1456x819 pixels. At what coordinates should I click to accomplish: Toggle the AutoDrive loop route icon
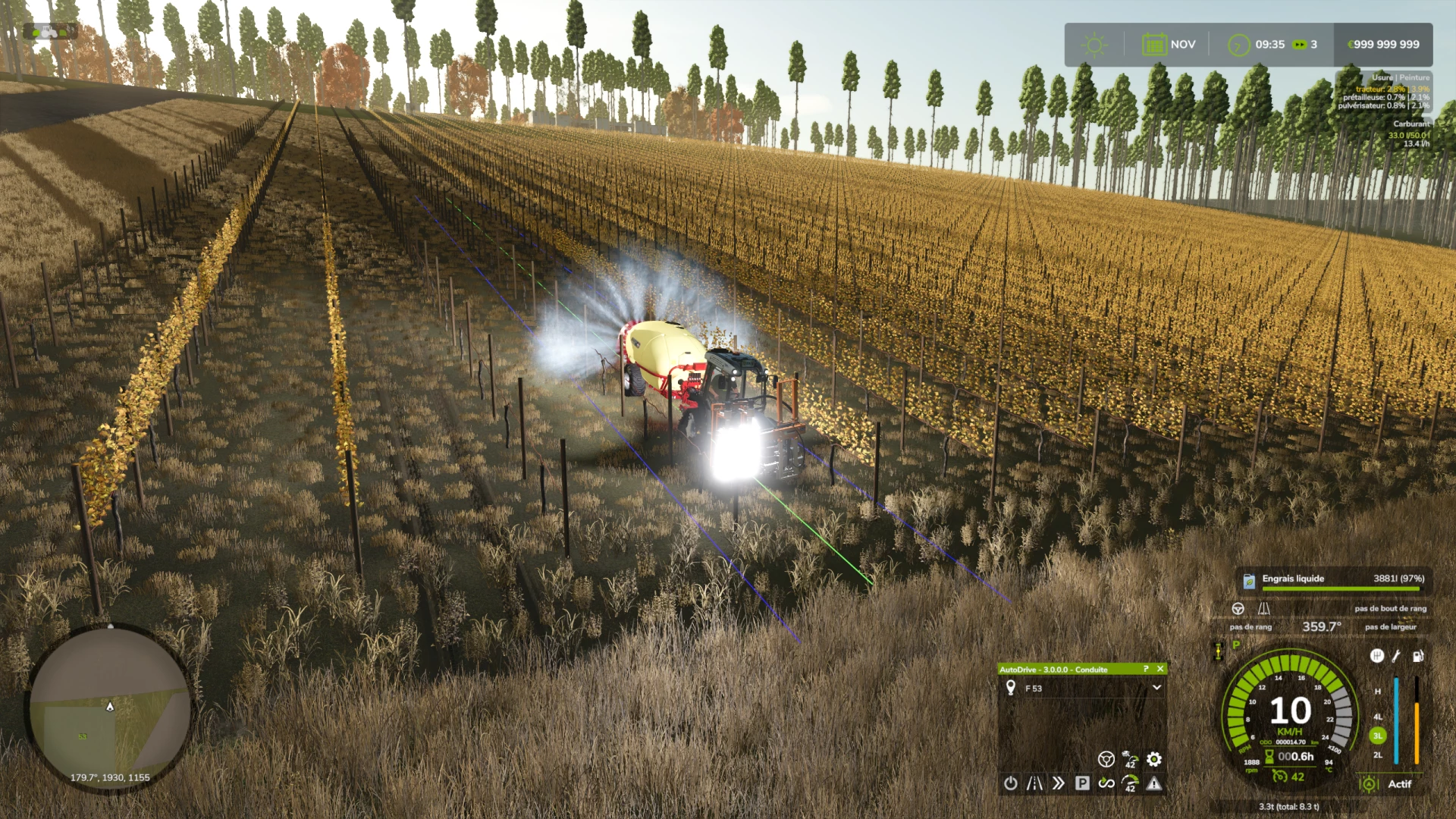[1106, 783]
